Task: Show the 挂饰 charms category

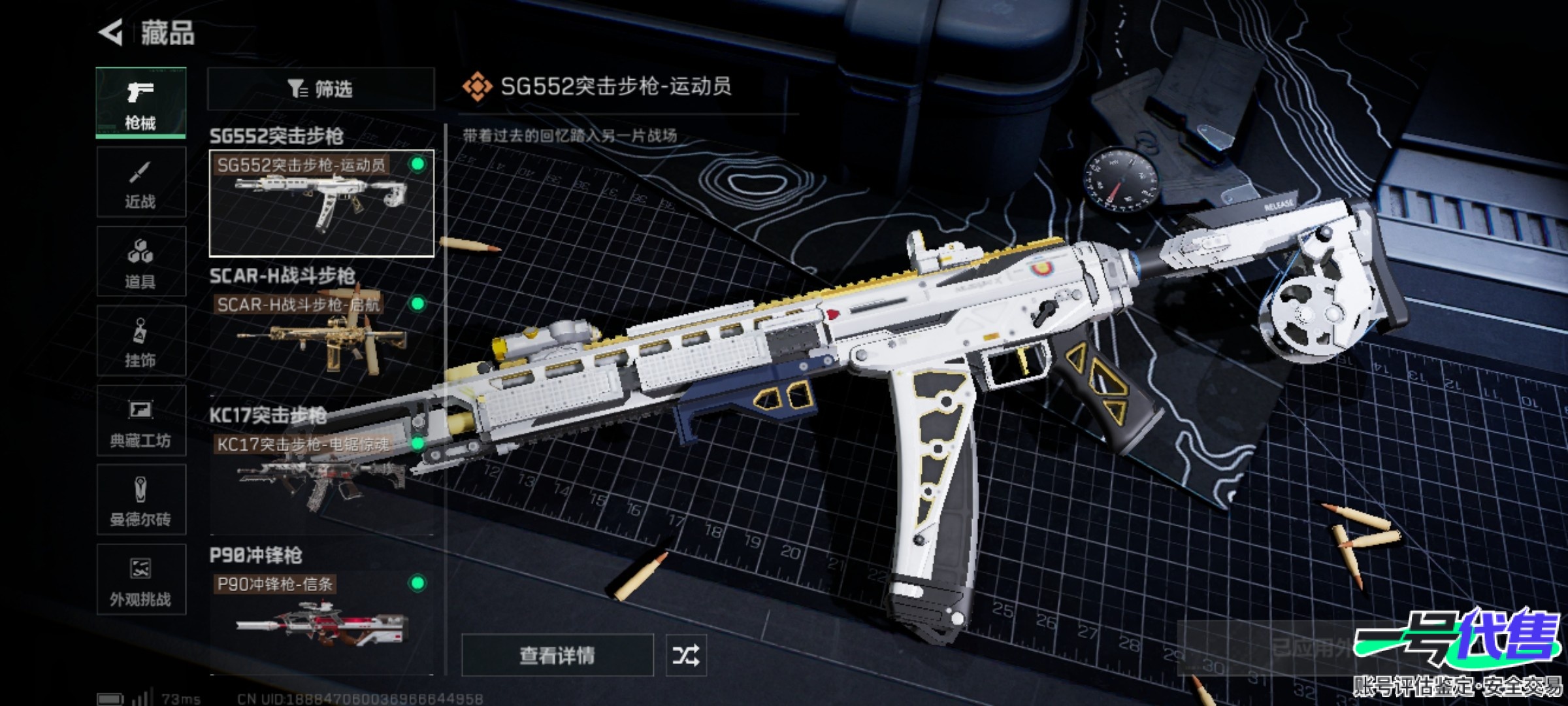Action: [140, 341]
